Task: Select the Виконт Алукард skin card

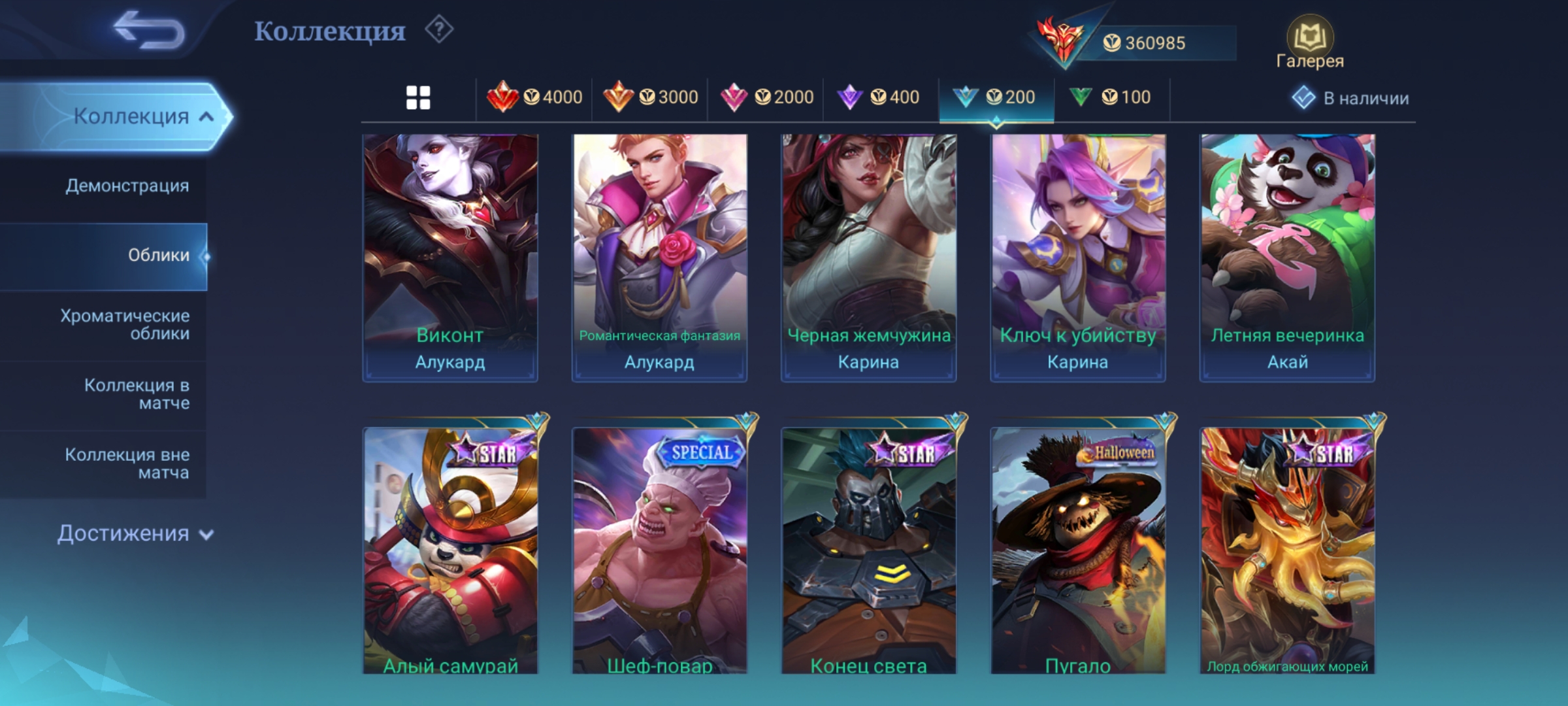Action: (x=450, y=257)
